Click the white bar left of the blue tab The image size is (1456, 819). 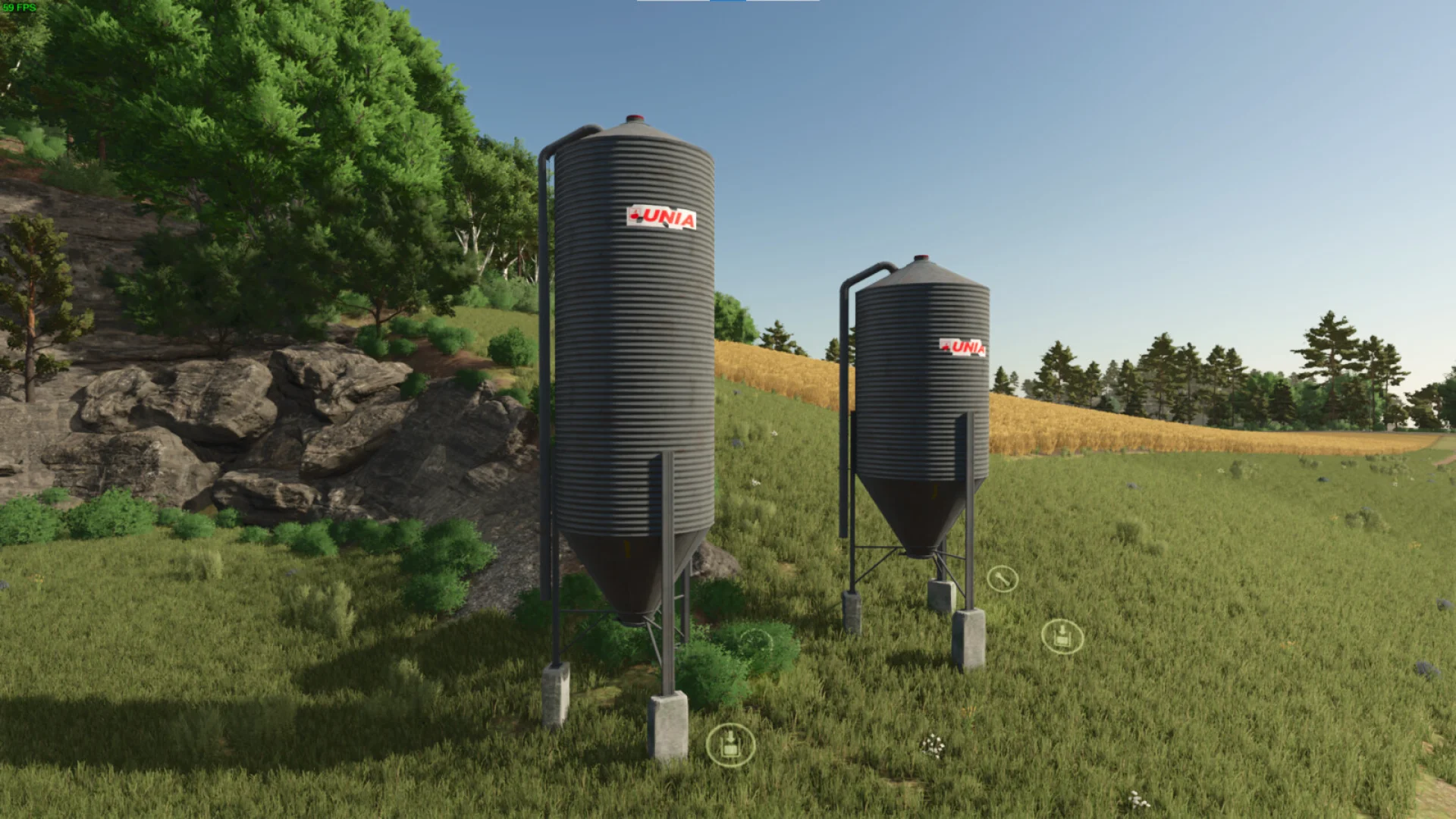675,2
